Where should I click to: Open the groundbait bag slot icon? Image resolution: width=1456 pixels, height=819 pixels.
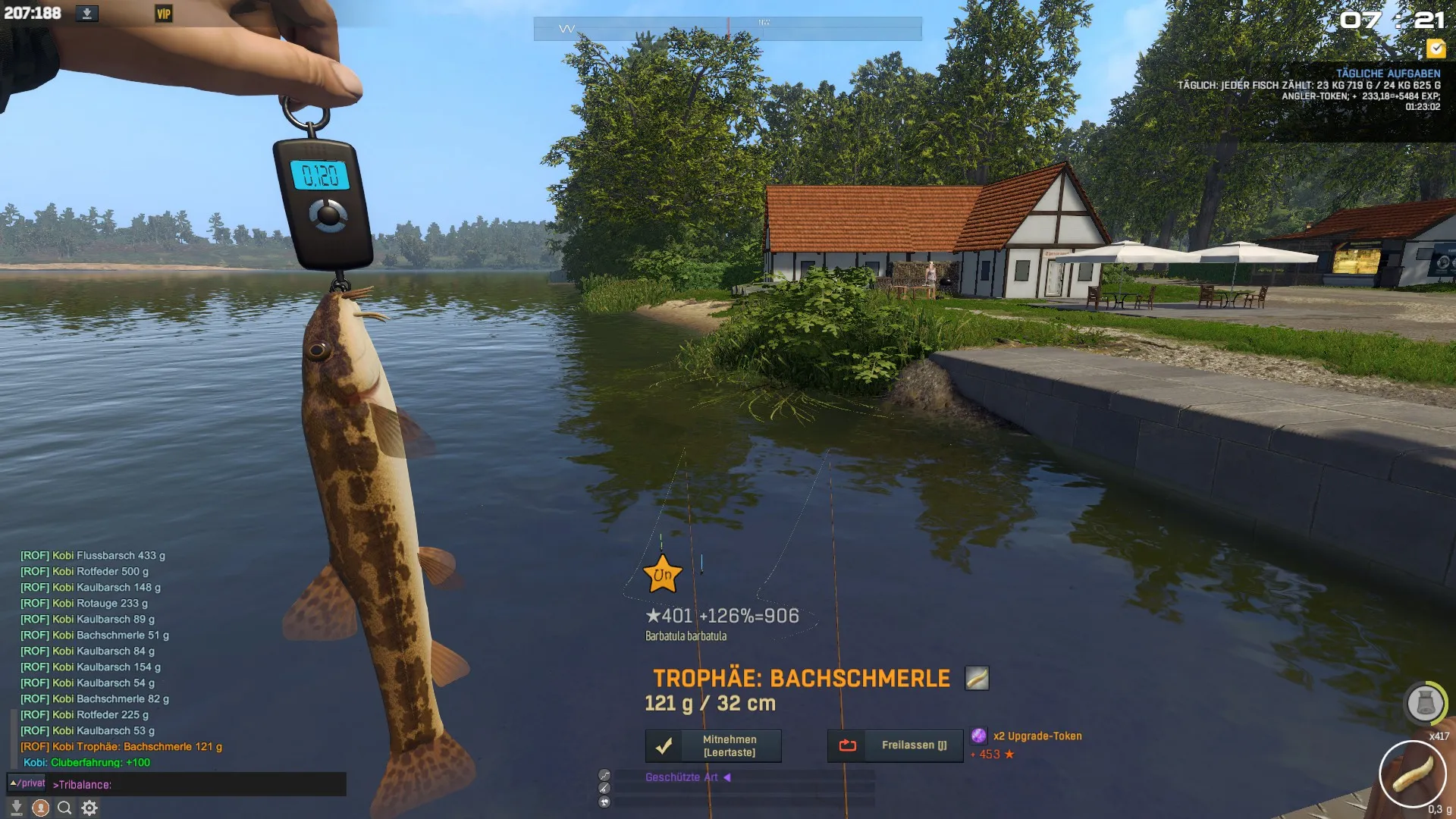coord(1425,703)
